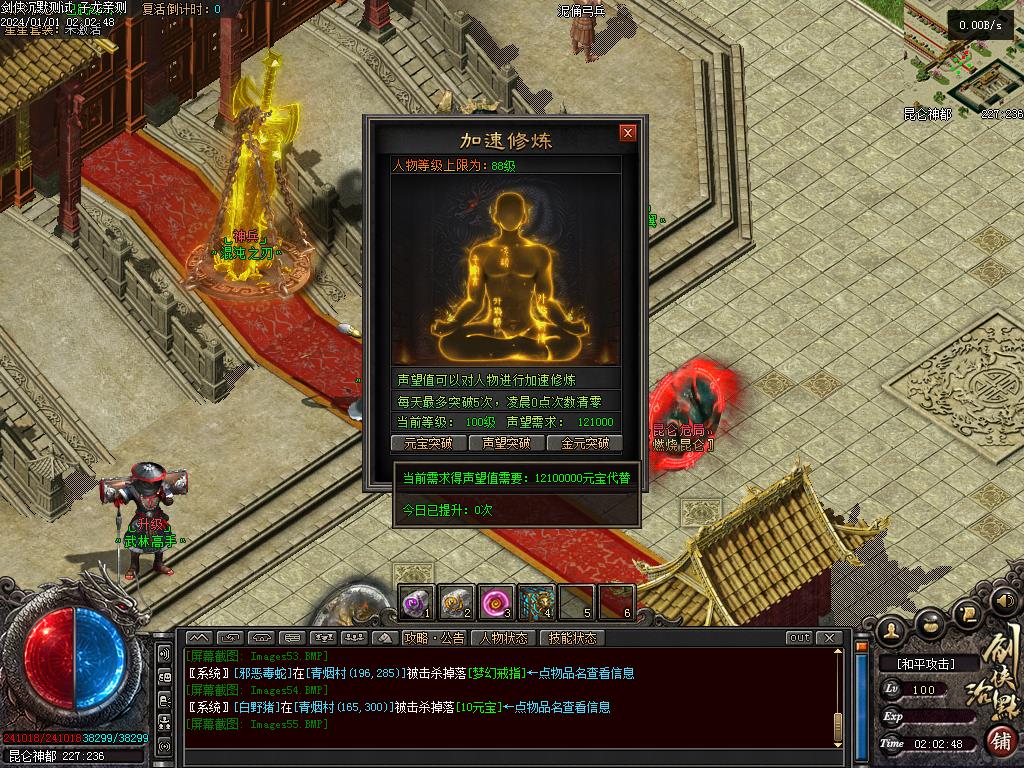The image size is (1024, 768).
Task: Click the chat panel's out button
Action: [x=799, y=638]
